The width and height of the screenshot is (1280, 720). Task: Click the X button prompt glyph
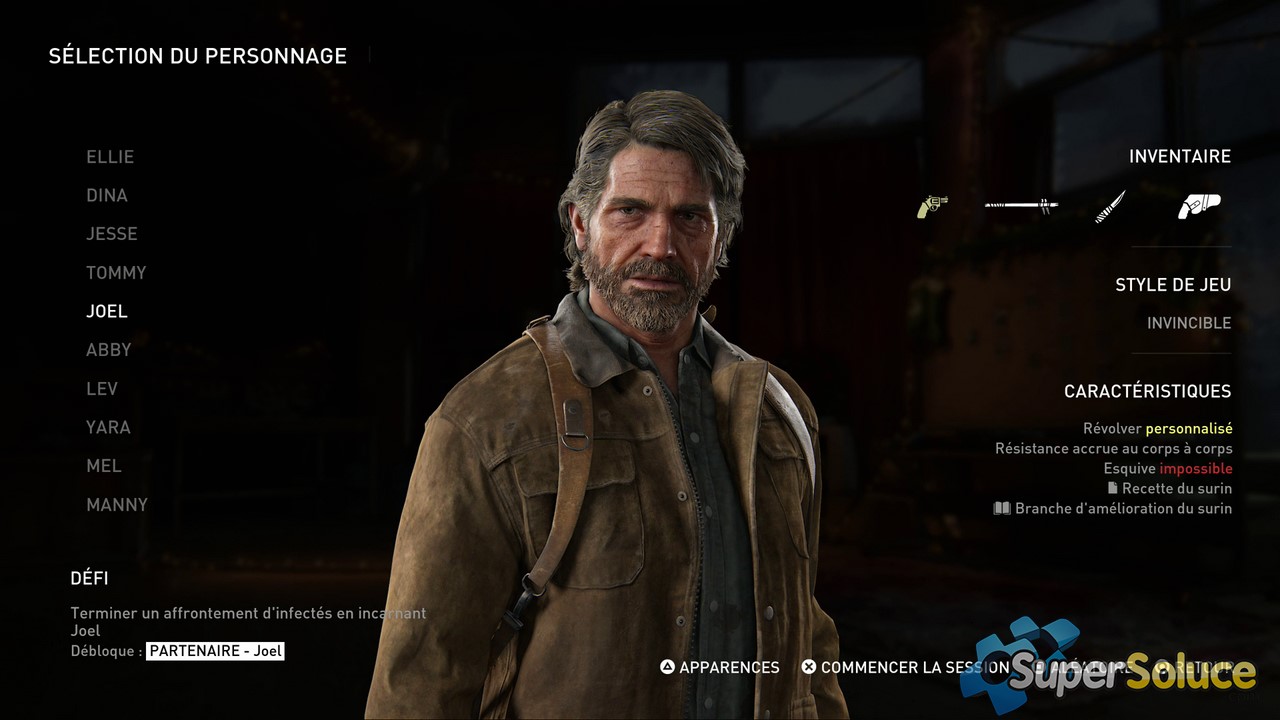tap(808, 667)
